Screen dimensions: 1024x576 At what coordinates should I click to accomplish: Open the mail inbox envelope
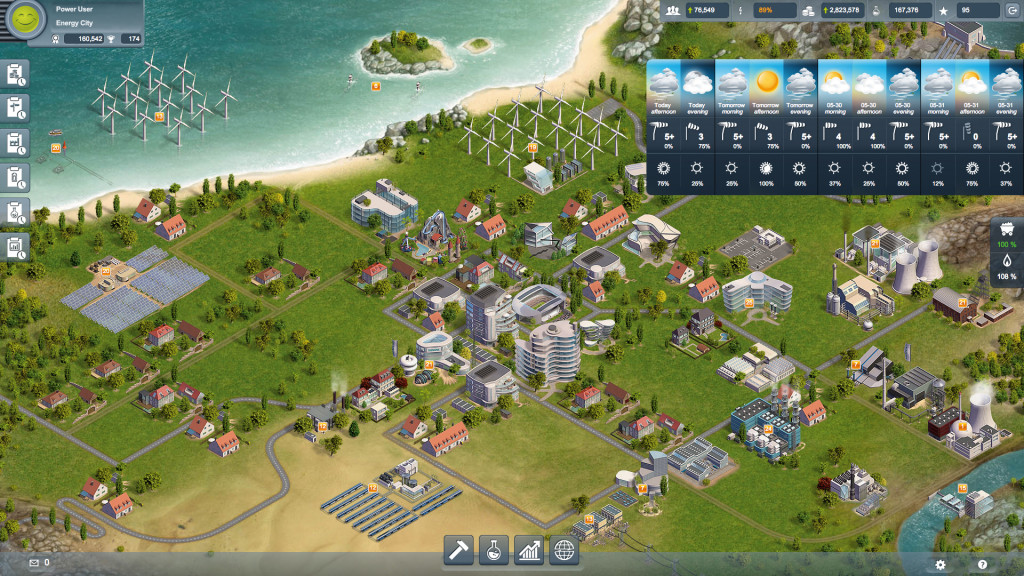tap(34, 564)
